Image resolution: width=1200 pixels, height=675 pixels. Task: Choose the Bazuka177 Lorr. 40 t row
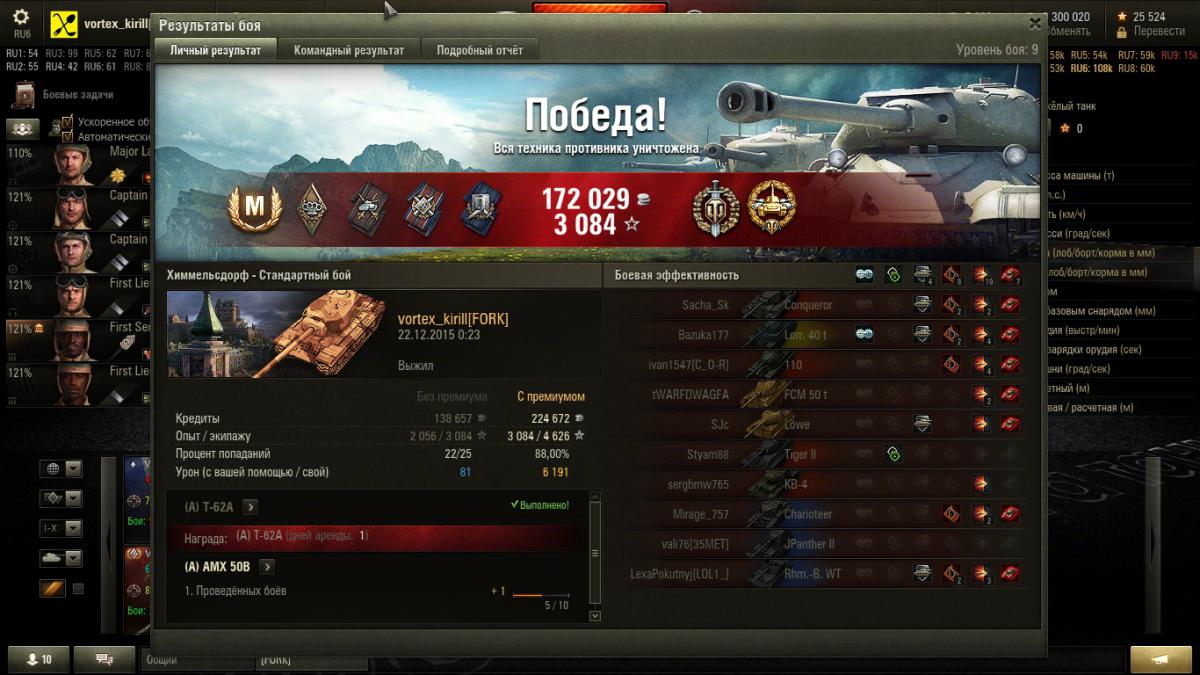point(830,335)
